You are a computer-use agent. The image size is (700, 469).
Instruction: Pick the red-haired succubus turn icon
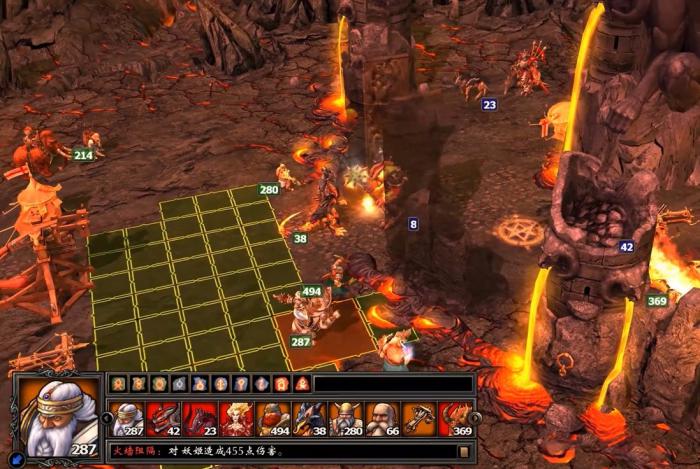[236, 418]
